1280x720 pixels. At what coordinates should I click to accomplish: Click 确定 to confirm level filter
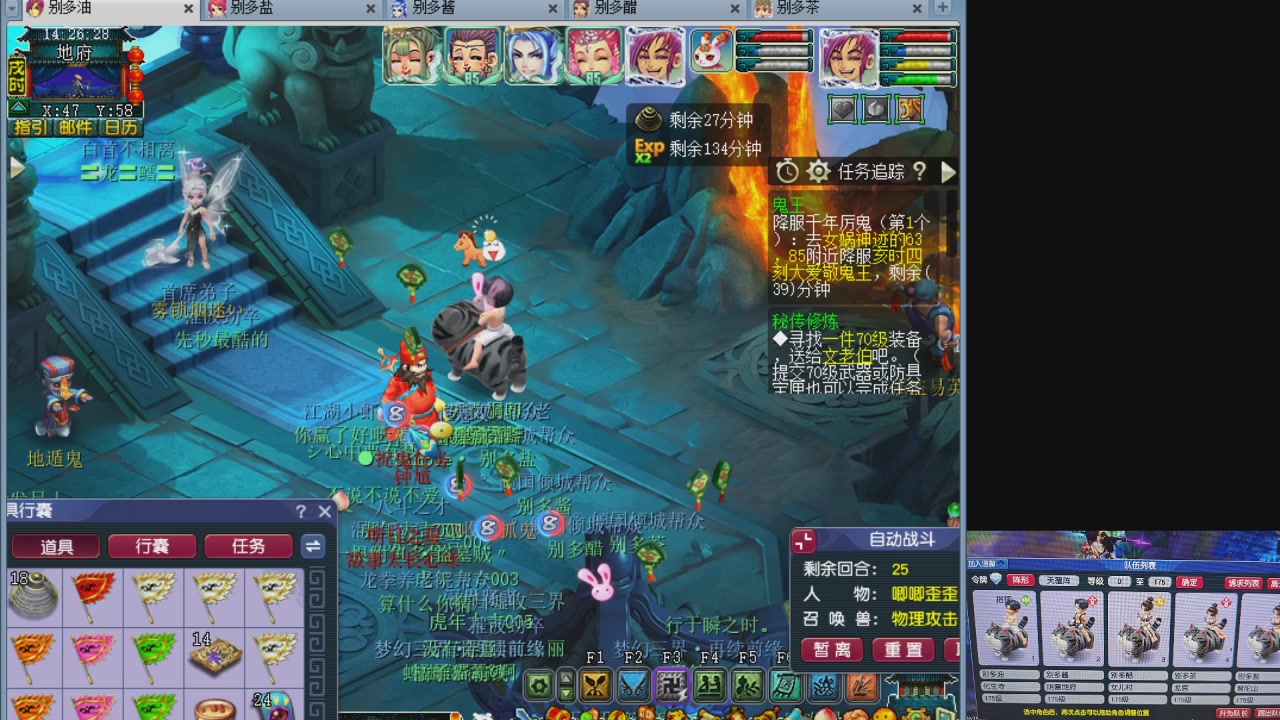click(1189, 582)
